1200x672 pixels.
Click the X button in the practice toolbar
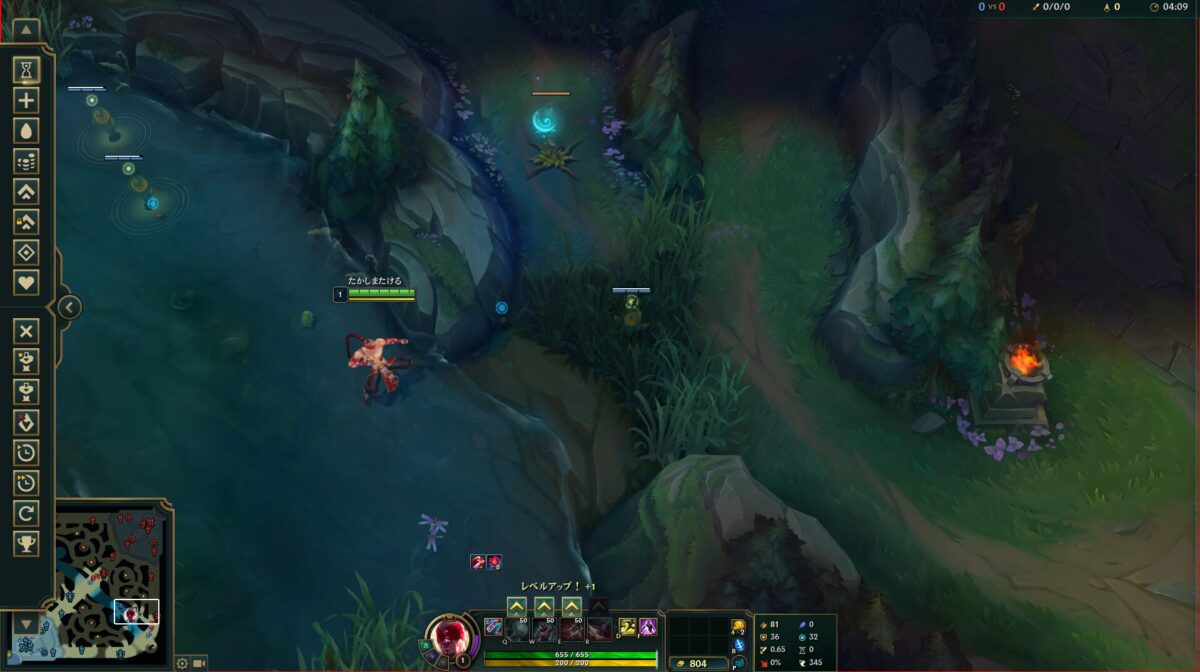[26, 331]
